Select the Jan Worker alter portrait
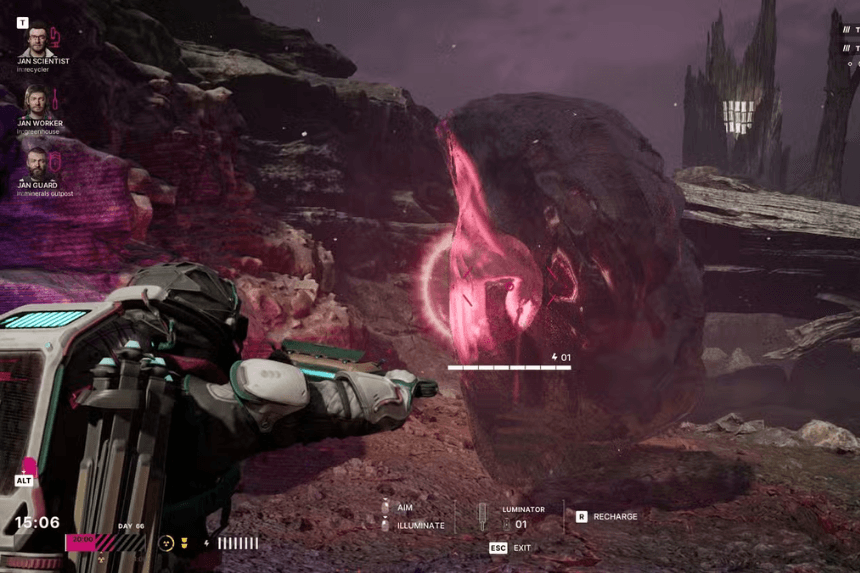This screenshot has height=573, width=860. pyautogui.click(x=37, y=101)
